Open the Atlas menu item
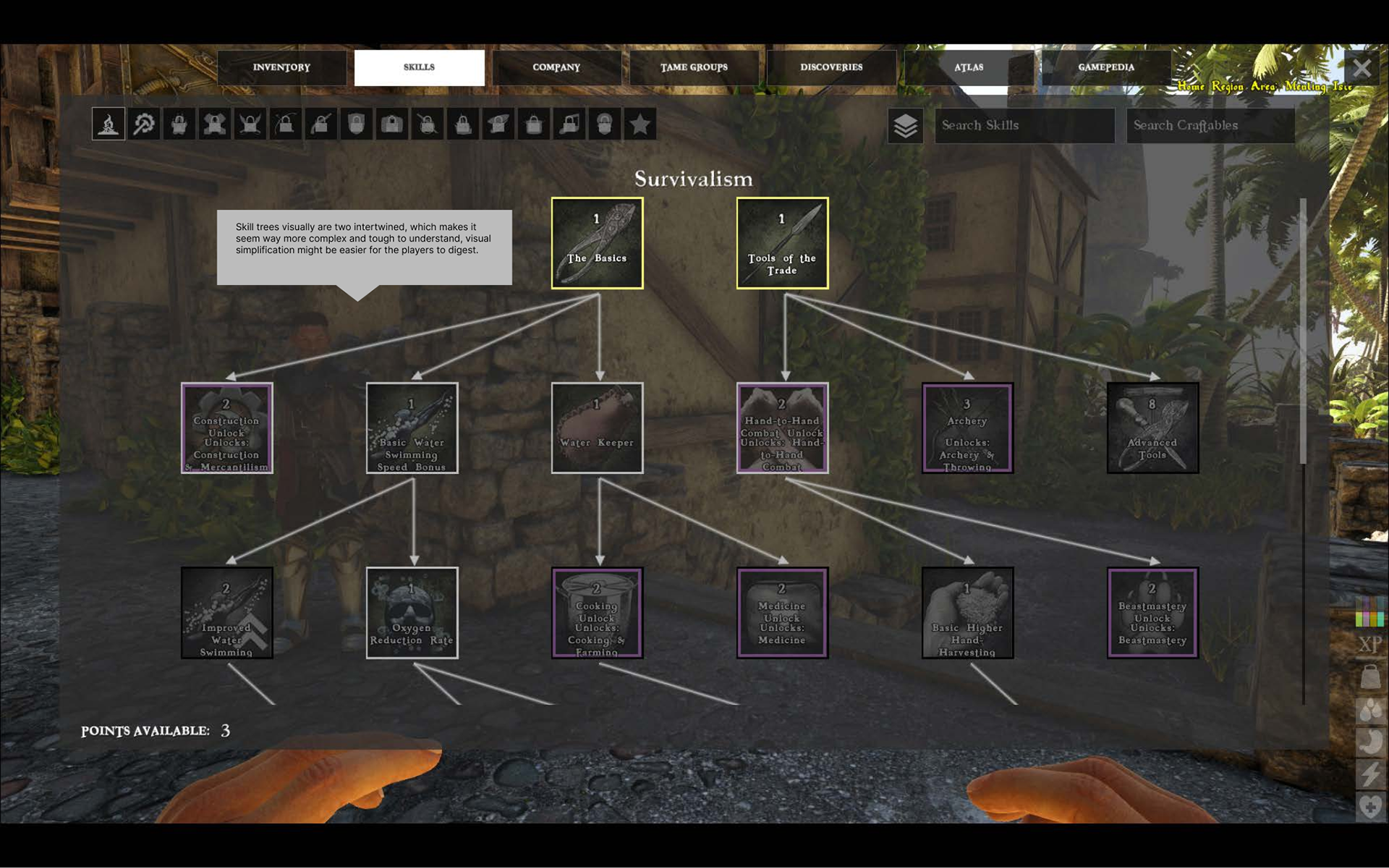The image size is (1389, 868). pos(969,67)
